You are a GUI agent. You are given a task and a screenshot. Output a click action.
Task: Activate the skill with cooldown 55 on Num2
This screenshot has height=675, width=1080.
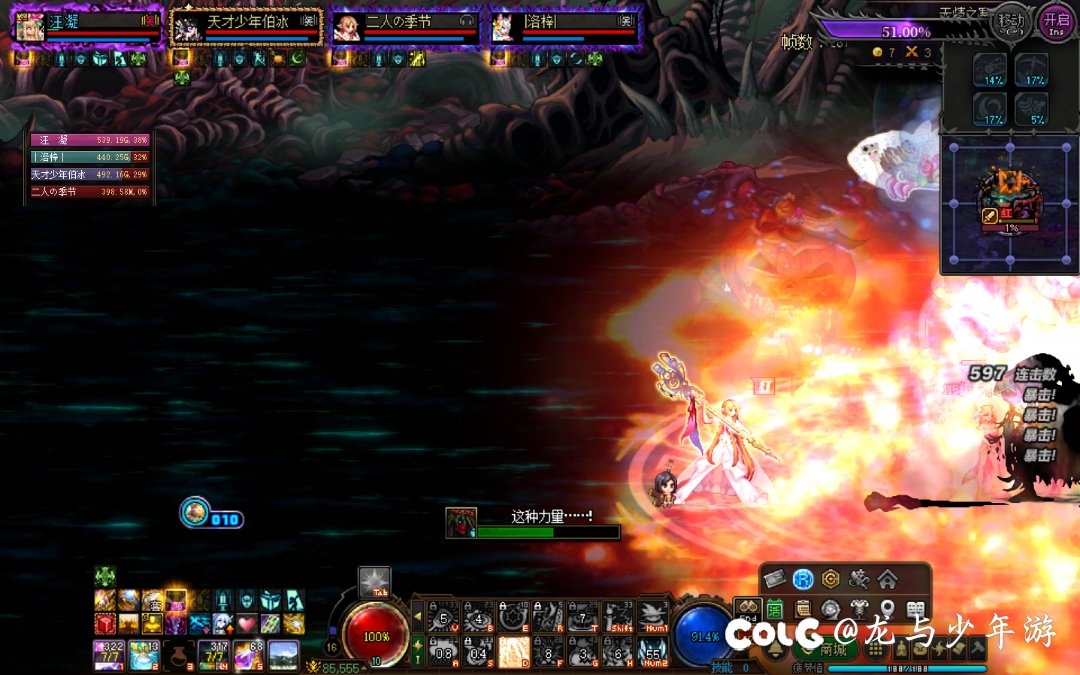[x=653, y=651]
